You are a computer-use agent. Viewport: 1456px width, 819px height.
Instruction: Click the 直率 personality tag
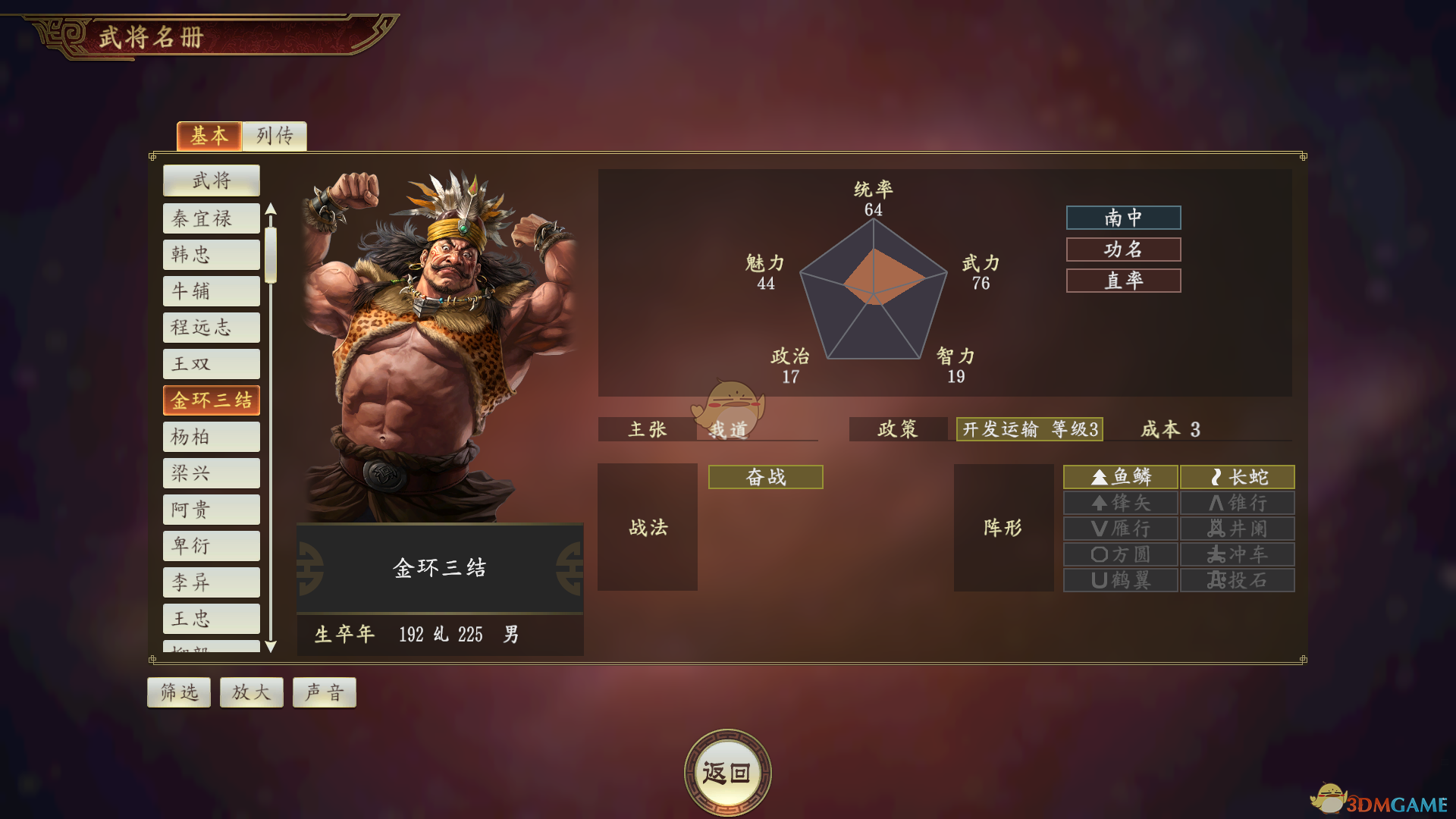pos(1123,281)
